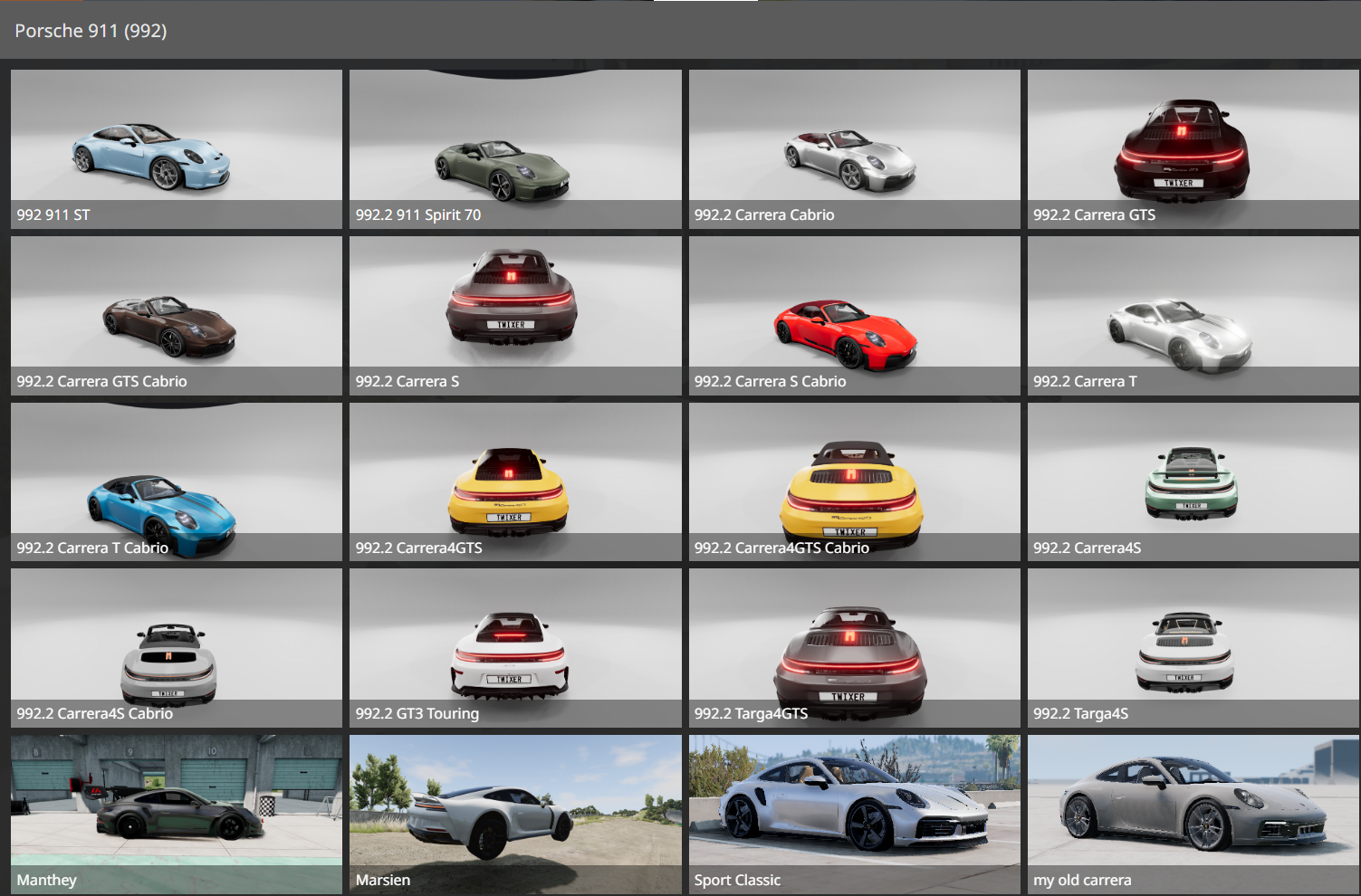Select the red 992.2 Carrera S Cabrio

coord(854,315)
